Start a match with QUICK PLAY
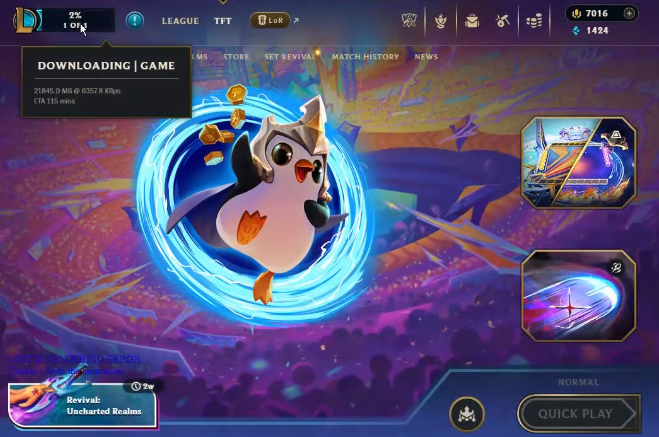Screen dimensions: 659x437 coord(577,414)
